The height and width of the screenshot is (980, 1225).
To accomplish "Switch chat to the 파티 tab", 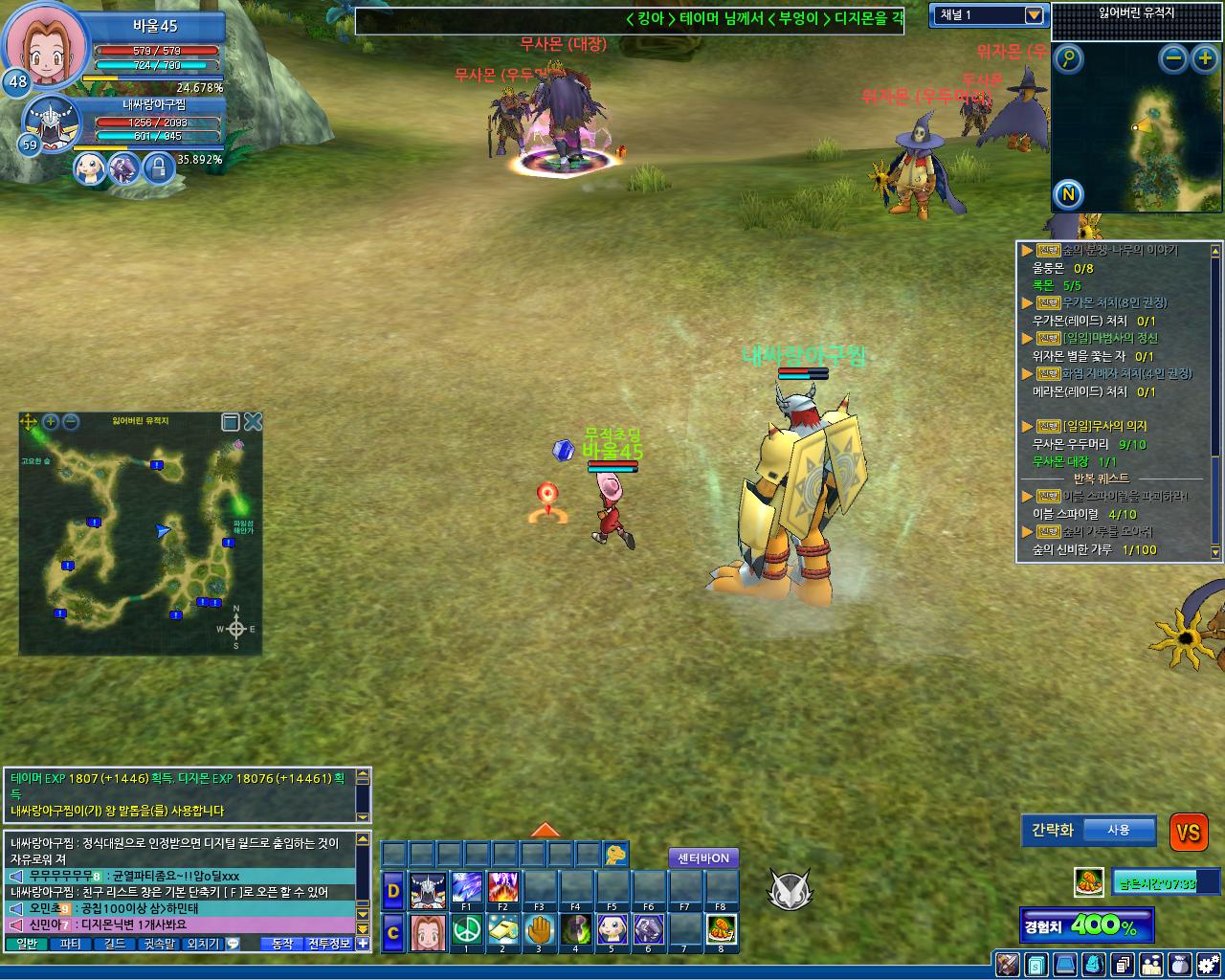I will [70, 944].
